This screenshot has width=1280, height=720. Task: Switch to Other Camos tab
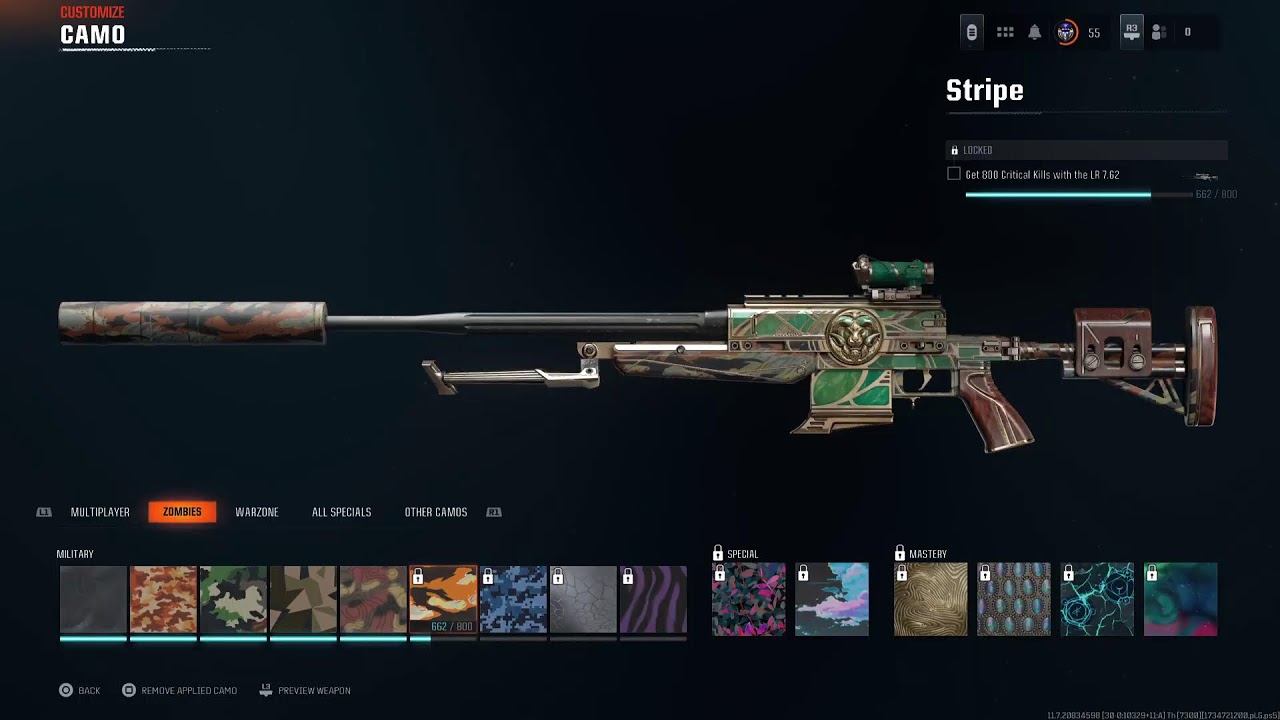[435, 512]
